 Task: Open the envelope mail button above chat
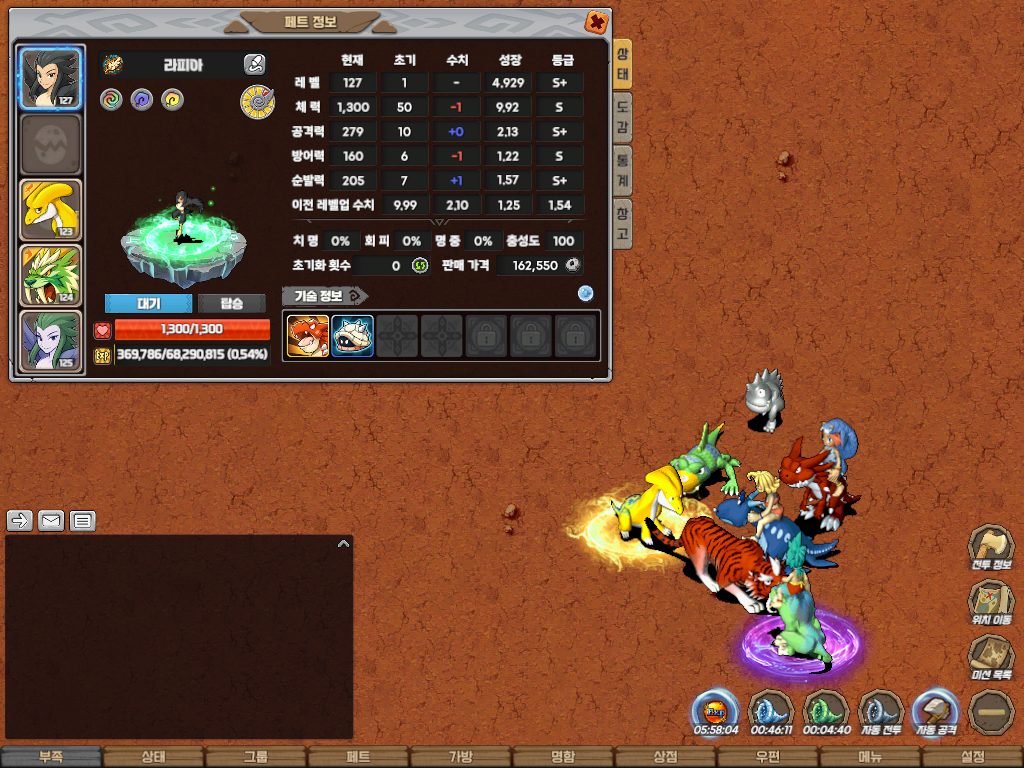[51, 520]
